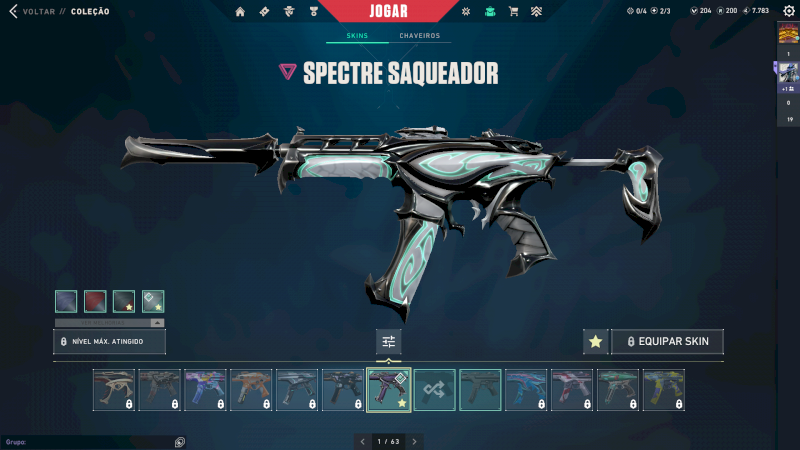The height and width of the screenshot is (450, 800).
Task: Expand the Ver Melhorias dropdown
Action: point(110,323)
